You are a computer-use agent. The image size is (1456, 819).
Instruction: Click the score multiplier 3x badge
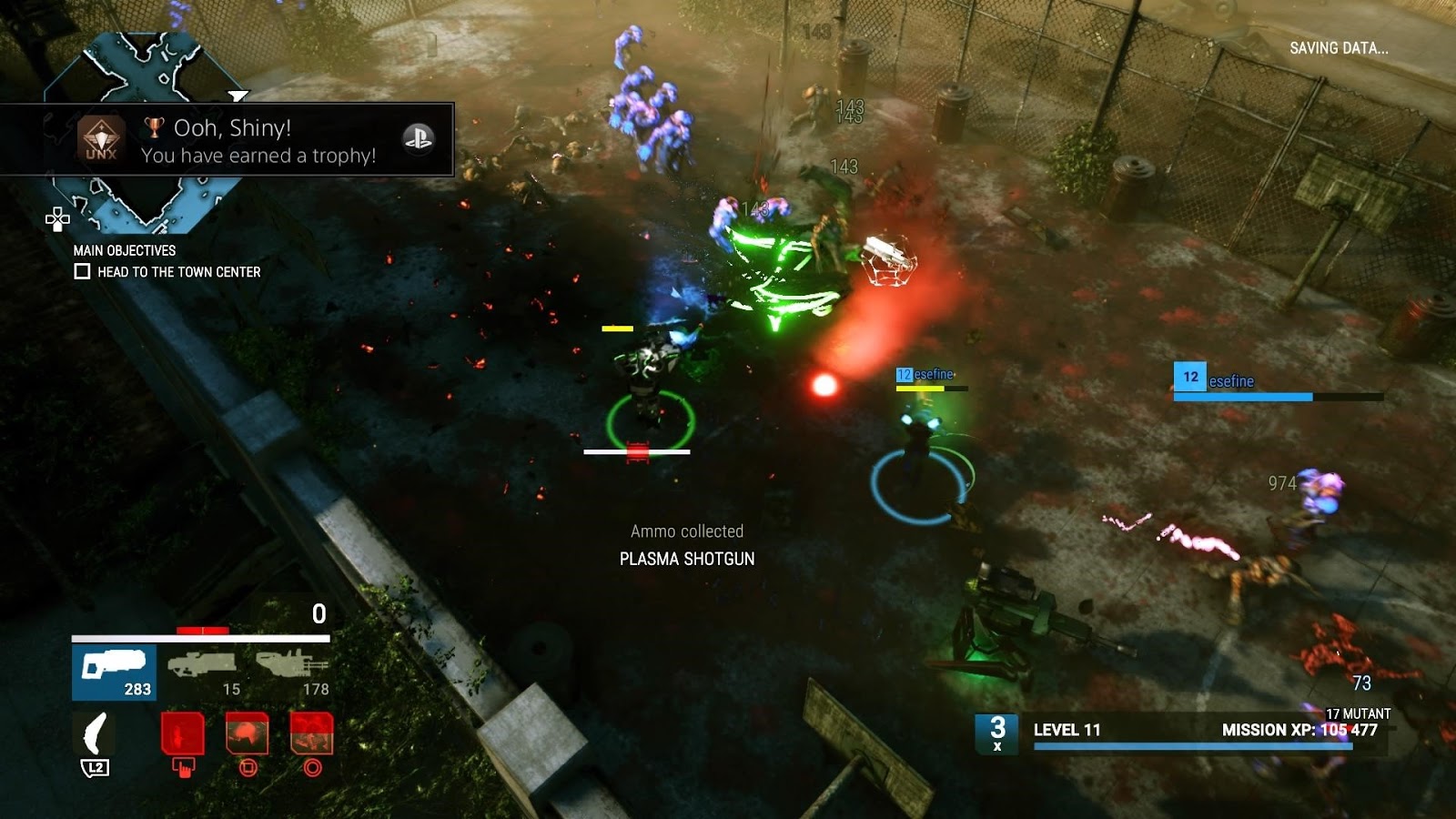point(997,733)
